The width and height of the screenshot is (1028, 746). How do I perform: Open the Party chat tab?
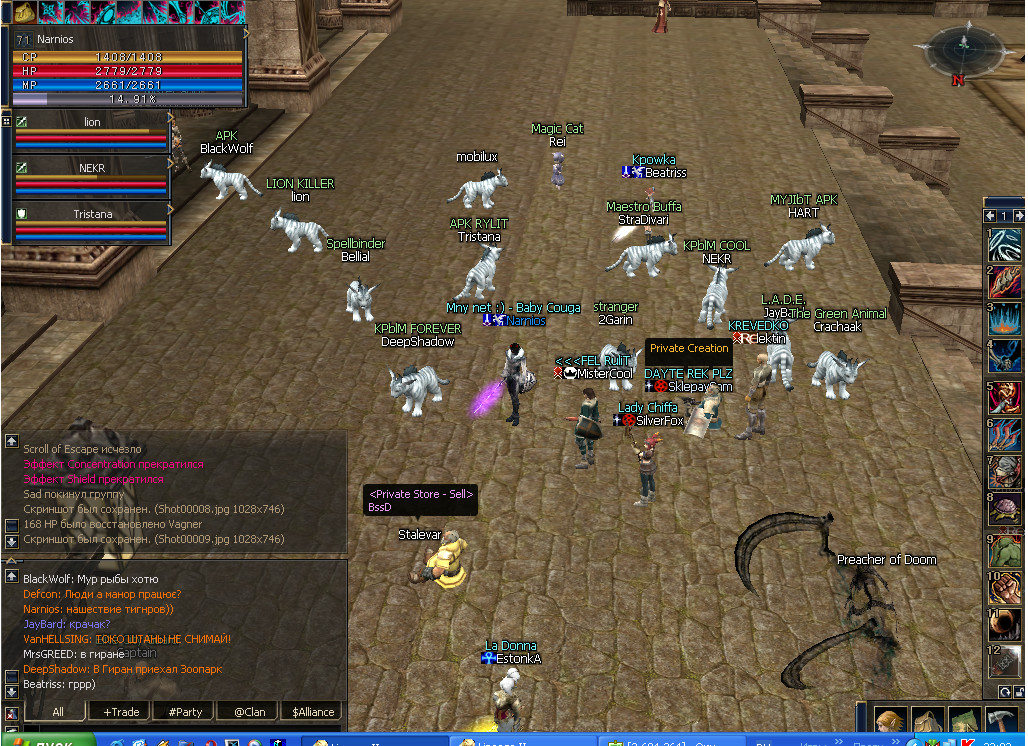point(185,712)
